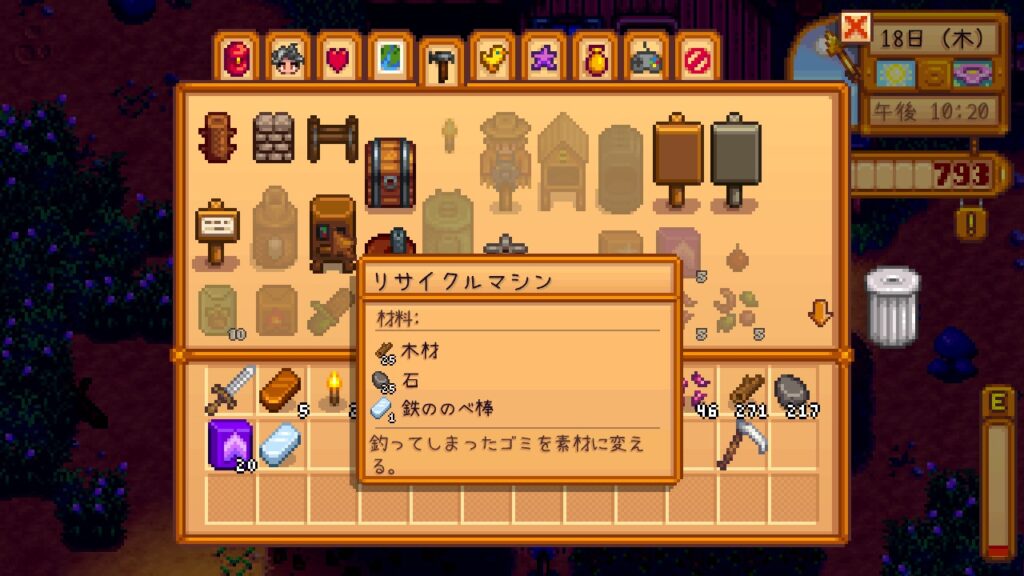1024x576 pixels.
Task: Switch to the purple star powers tab
Action: click(543, 58)
